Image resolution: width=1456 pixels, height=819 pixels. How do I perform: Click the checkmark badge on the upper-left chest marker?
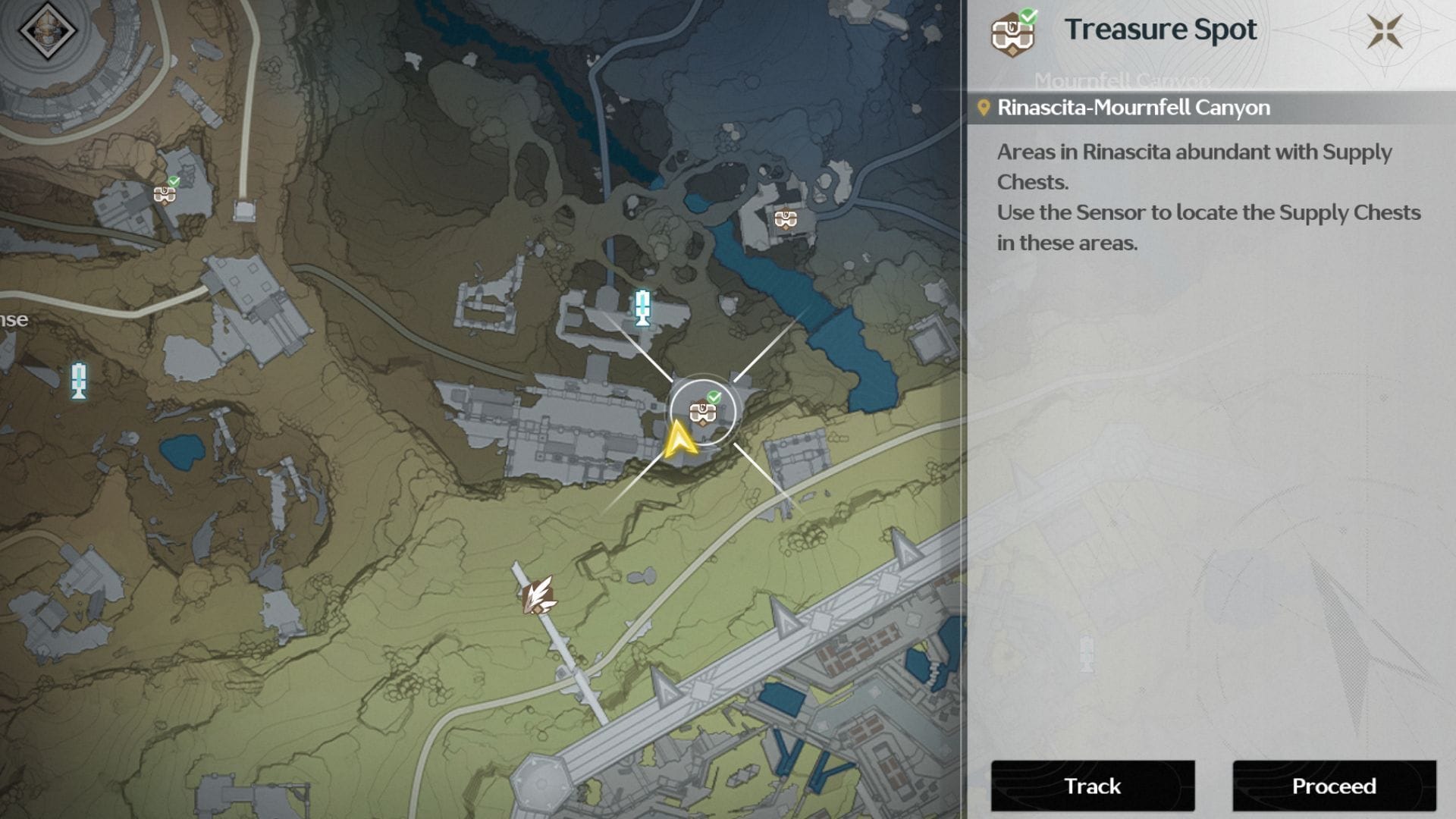pyautogui.click(x=174, y=182)
